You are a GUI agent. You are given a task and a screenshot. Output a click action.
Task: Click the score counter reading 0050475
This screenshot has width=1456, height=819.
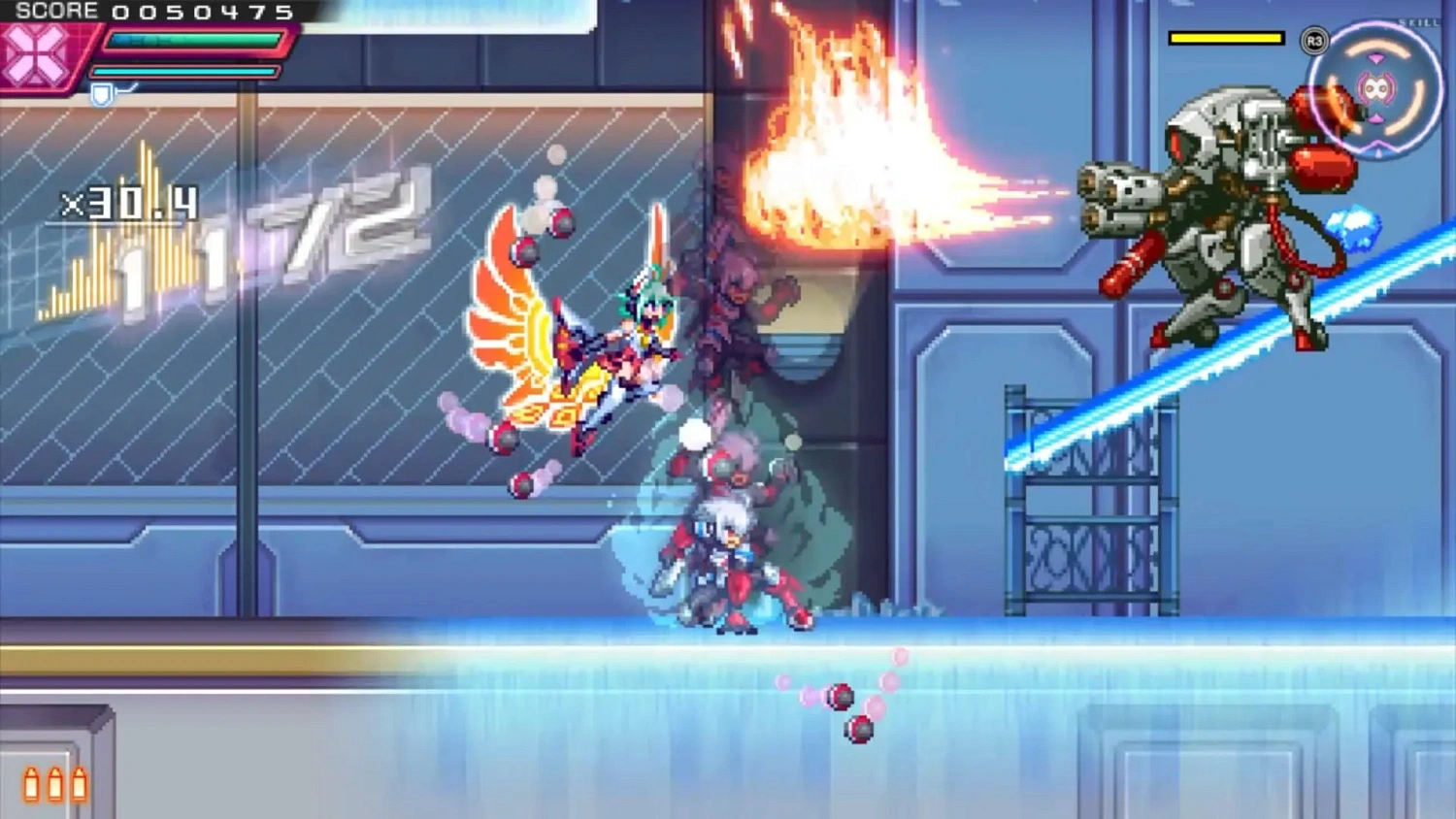[x=201, y=12]
